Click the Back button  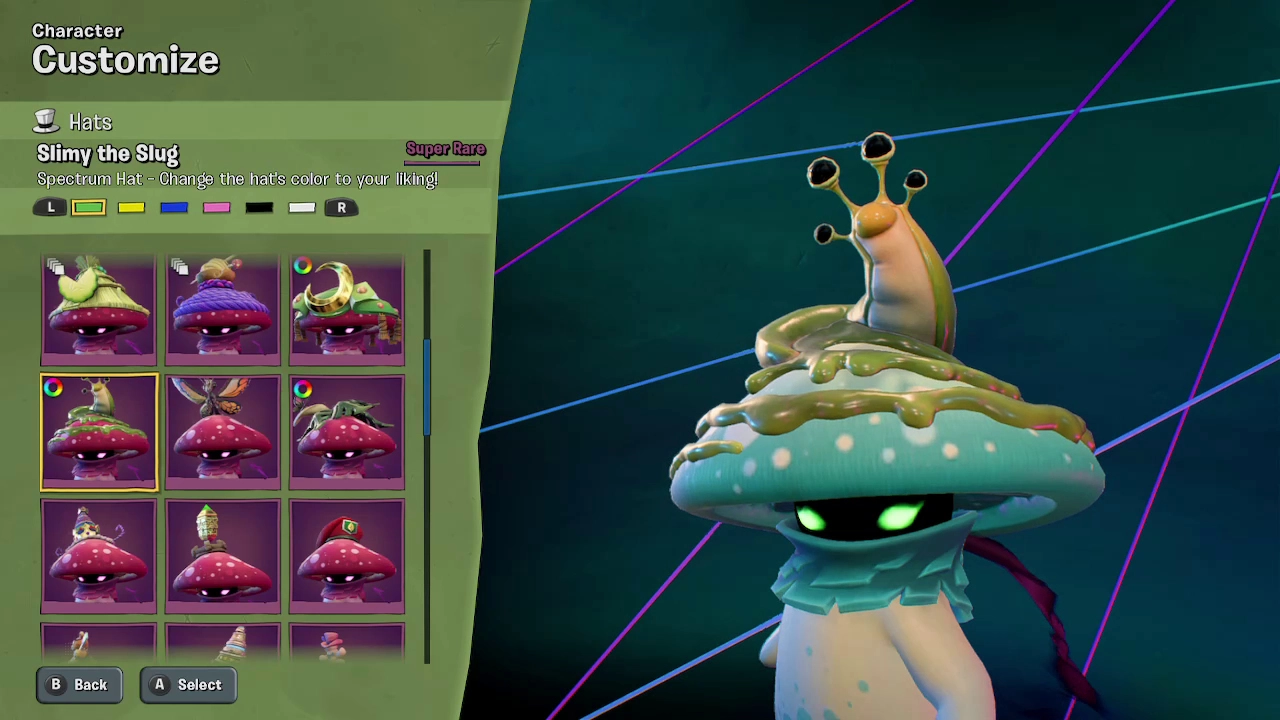(79, 684)
